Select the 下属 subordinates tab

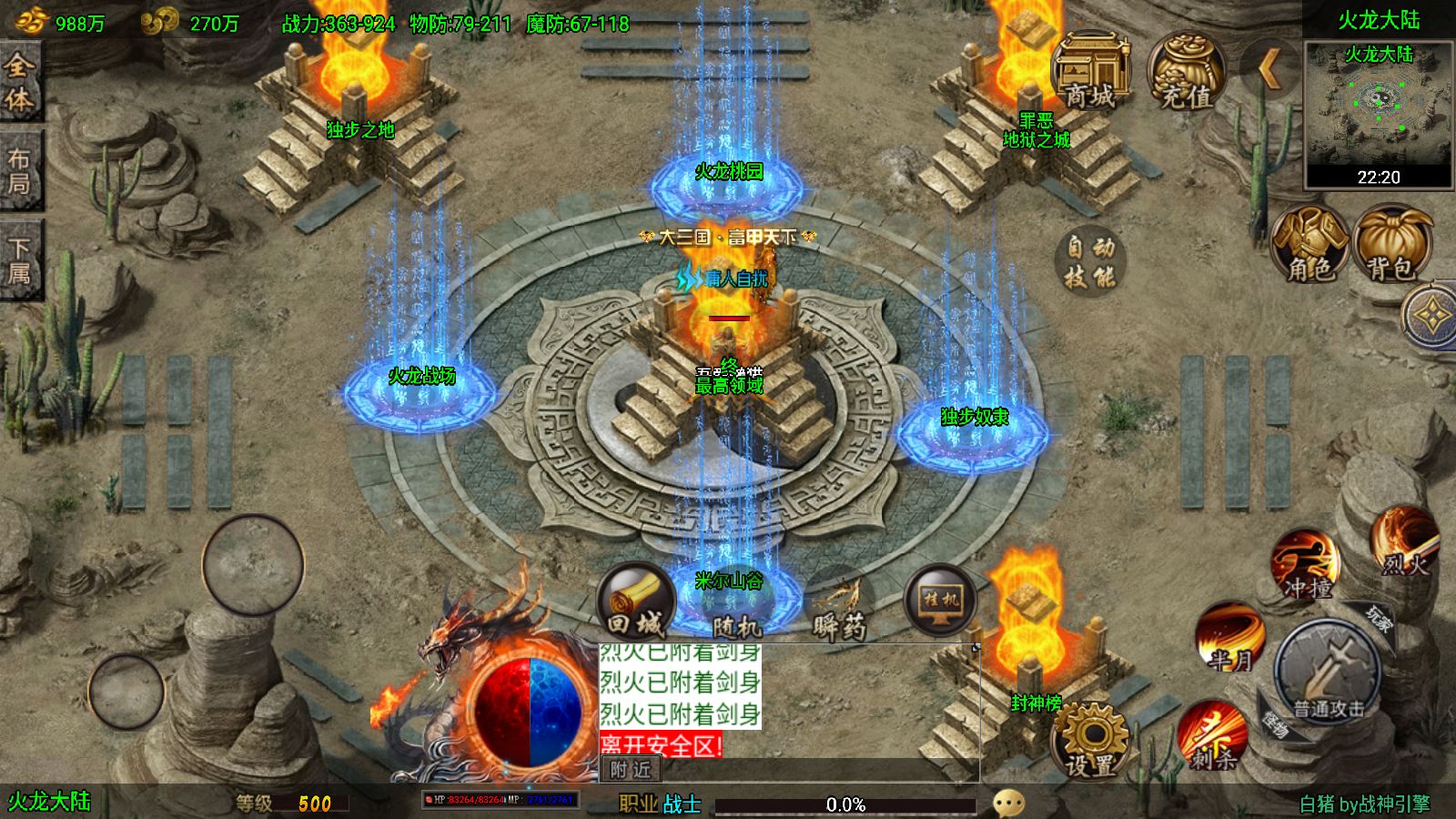point(19,260)
